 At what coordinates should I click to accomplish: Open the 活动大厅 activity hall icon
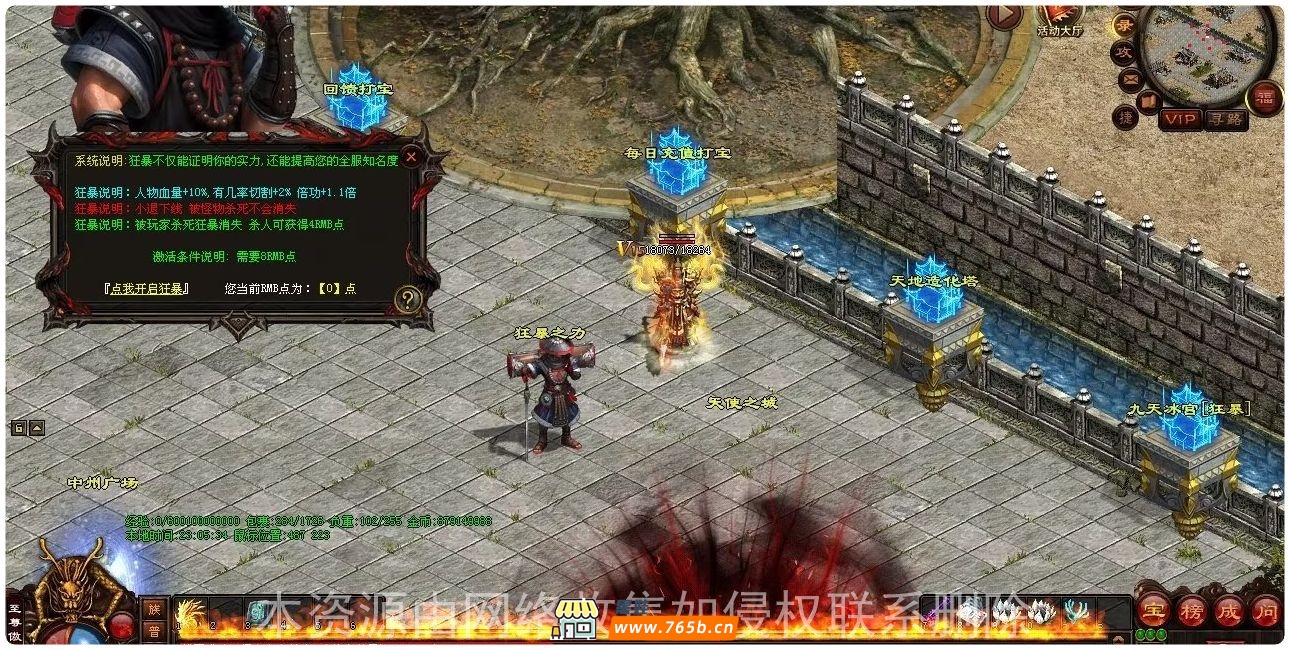click(1059, 15)
